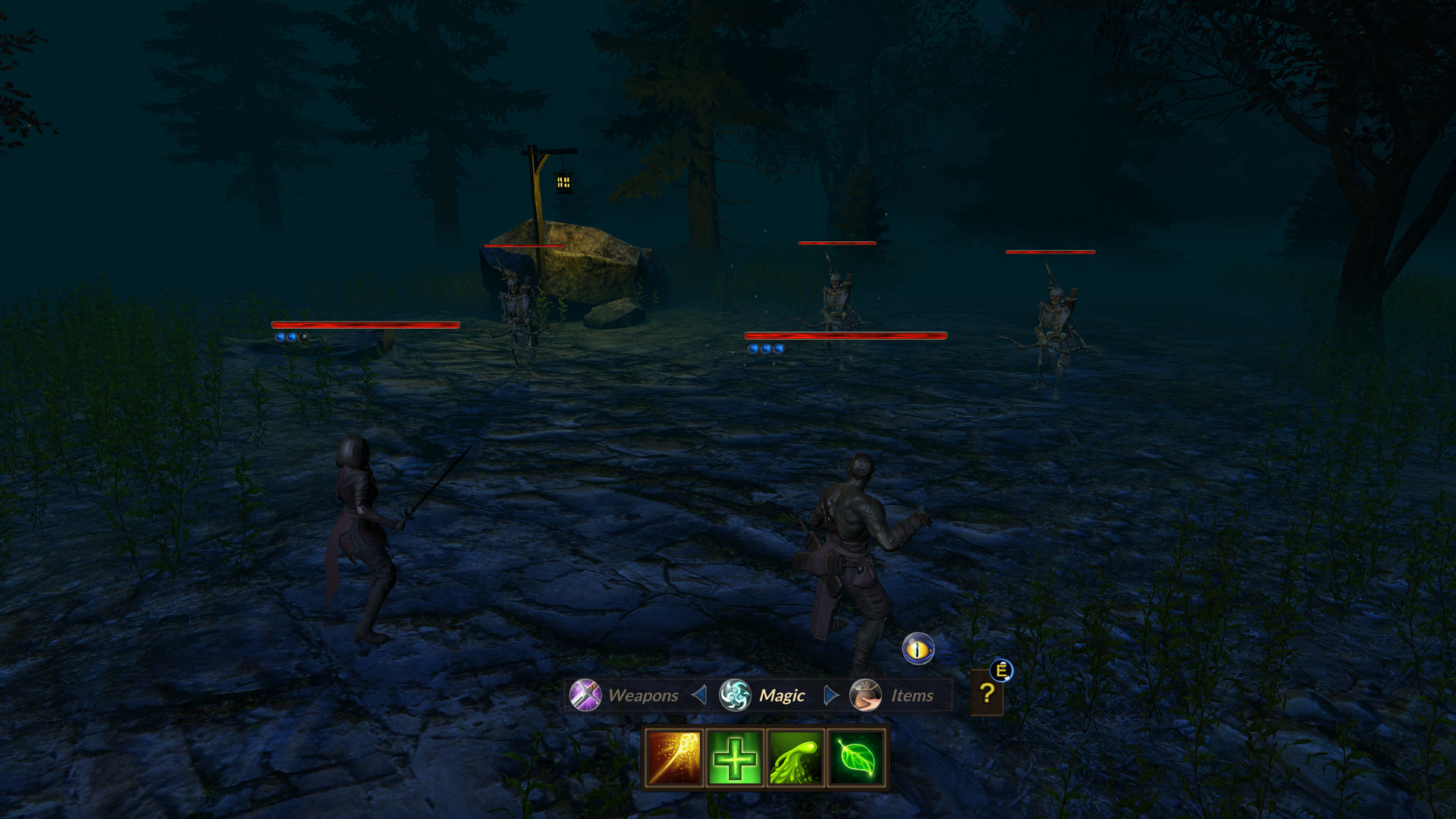Cycle back to Weapons with the left chevron

coord(698,695)
